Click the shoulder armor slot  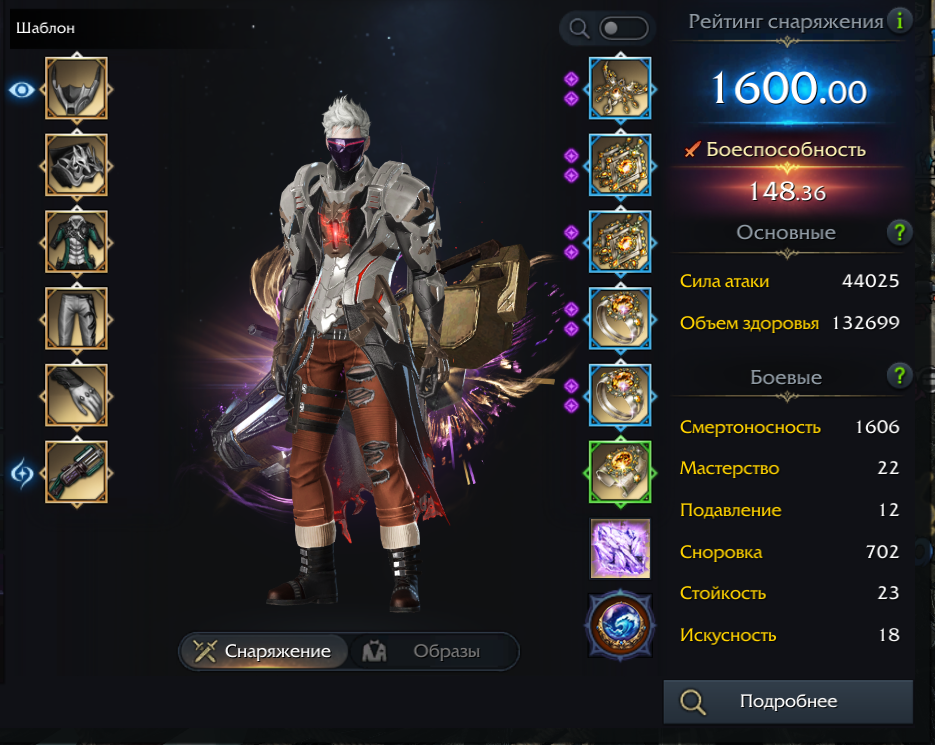(x=76, y=165)
